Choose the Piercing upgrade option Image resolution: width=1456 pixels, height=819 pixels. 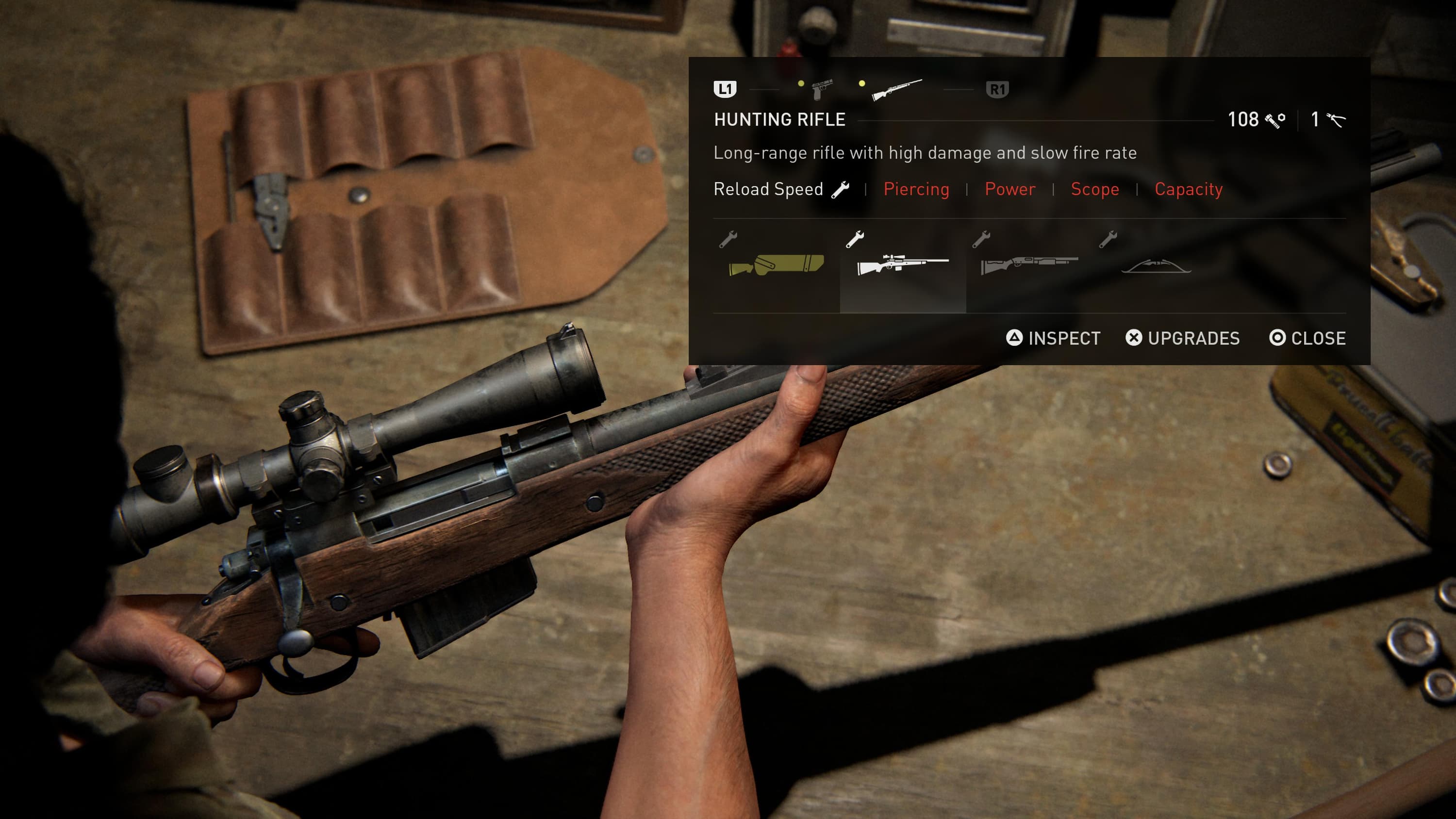click(916, 189)
